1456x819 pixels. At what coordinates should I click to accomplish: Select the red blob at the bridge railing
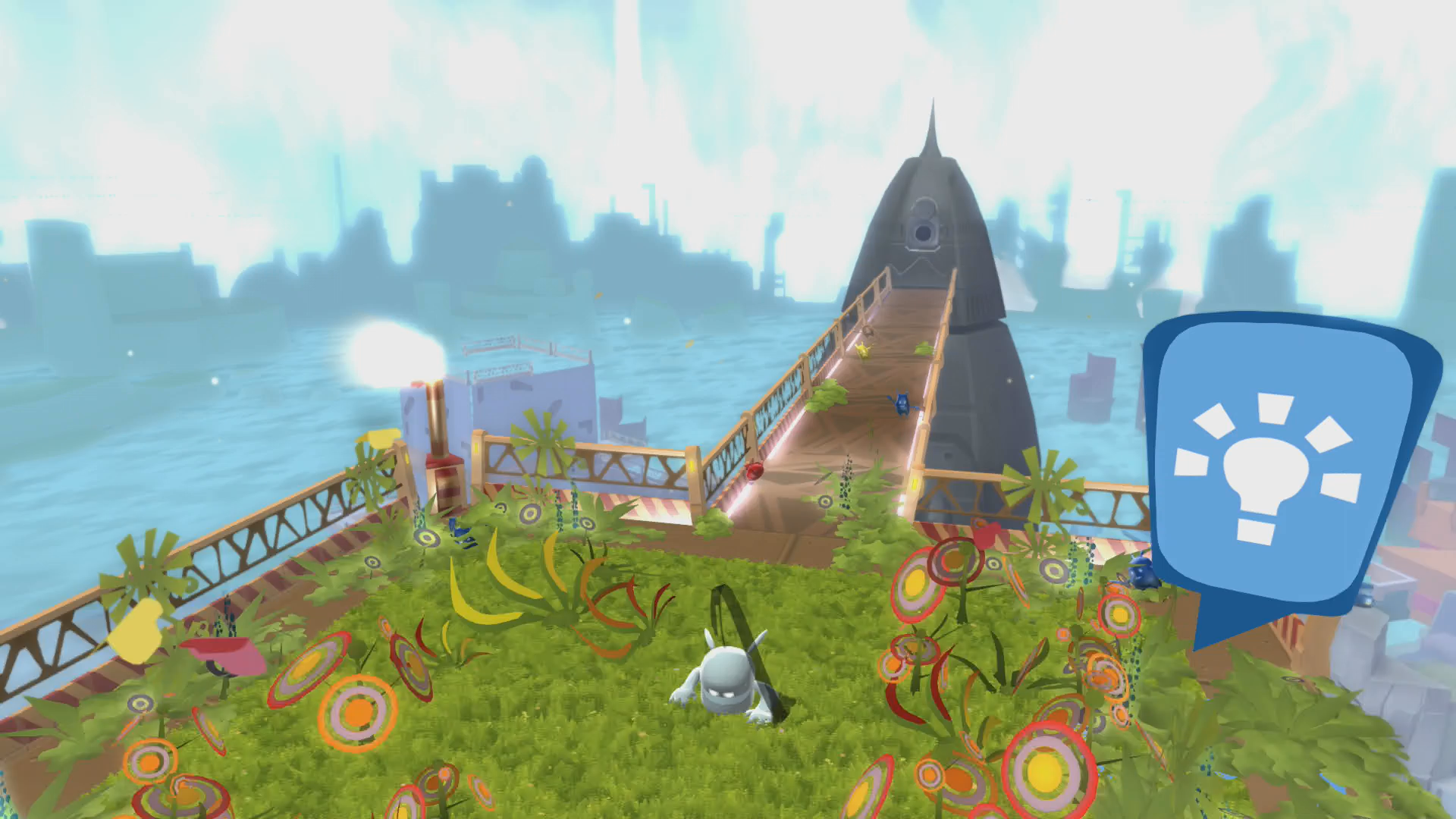[x=754, y=472]
